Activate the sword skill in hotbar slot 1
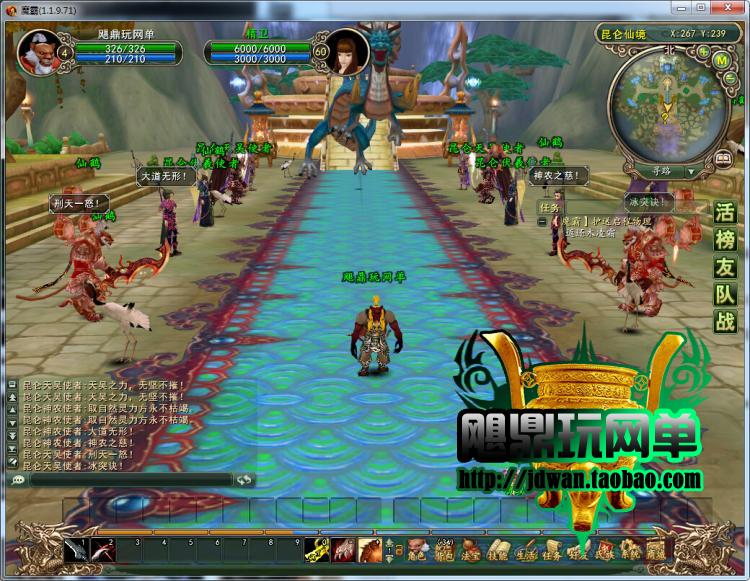This screenshot has width=750, height=581. coord(77,551)
